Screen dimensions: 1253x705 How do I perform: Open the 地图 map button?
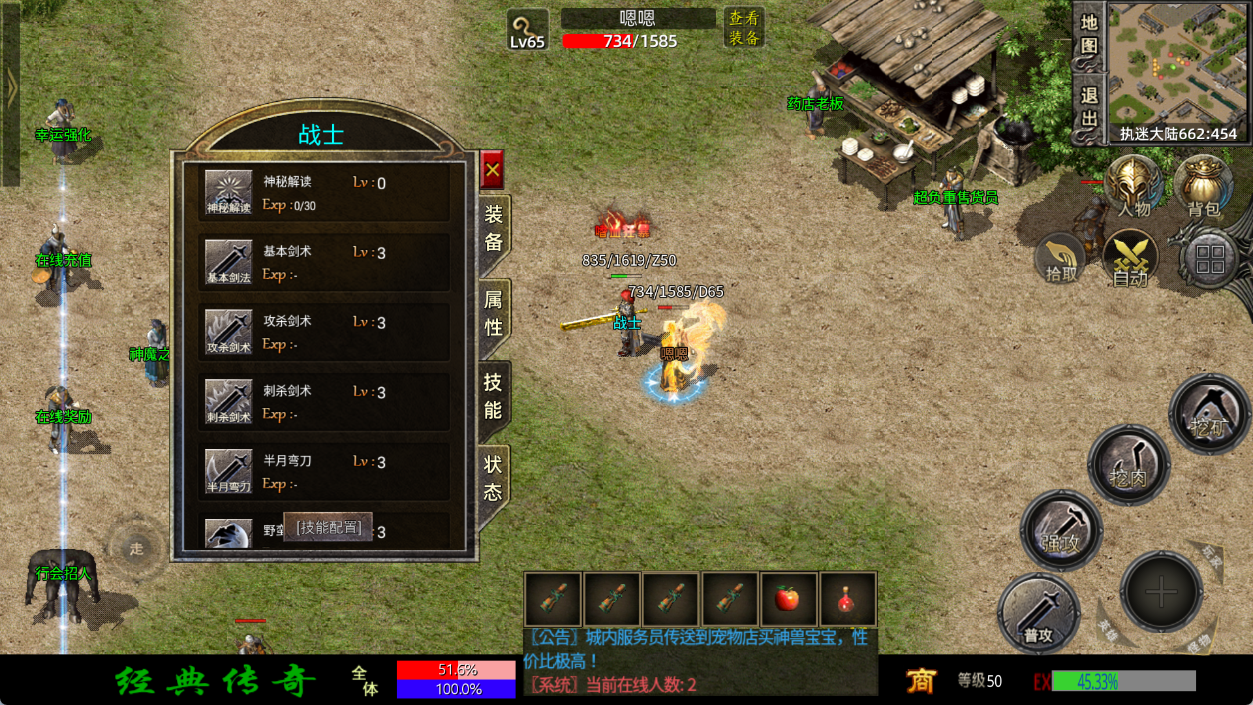click(1089, 34)
